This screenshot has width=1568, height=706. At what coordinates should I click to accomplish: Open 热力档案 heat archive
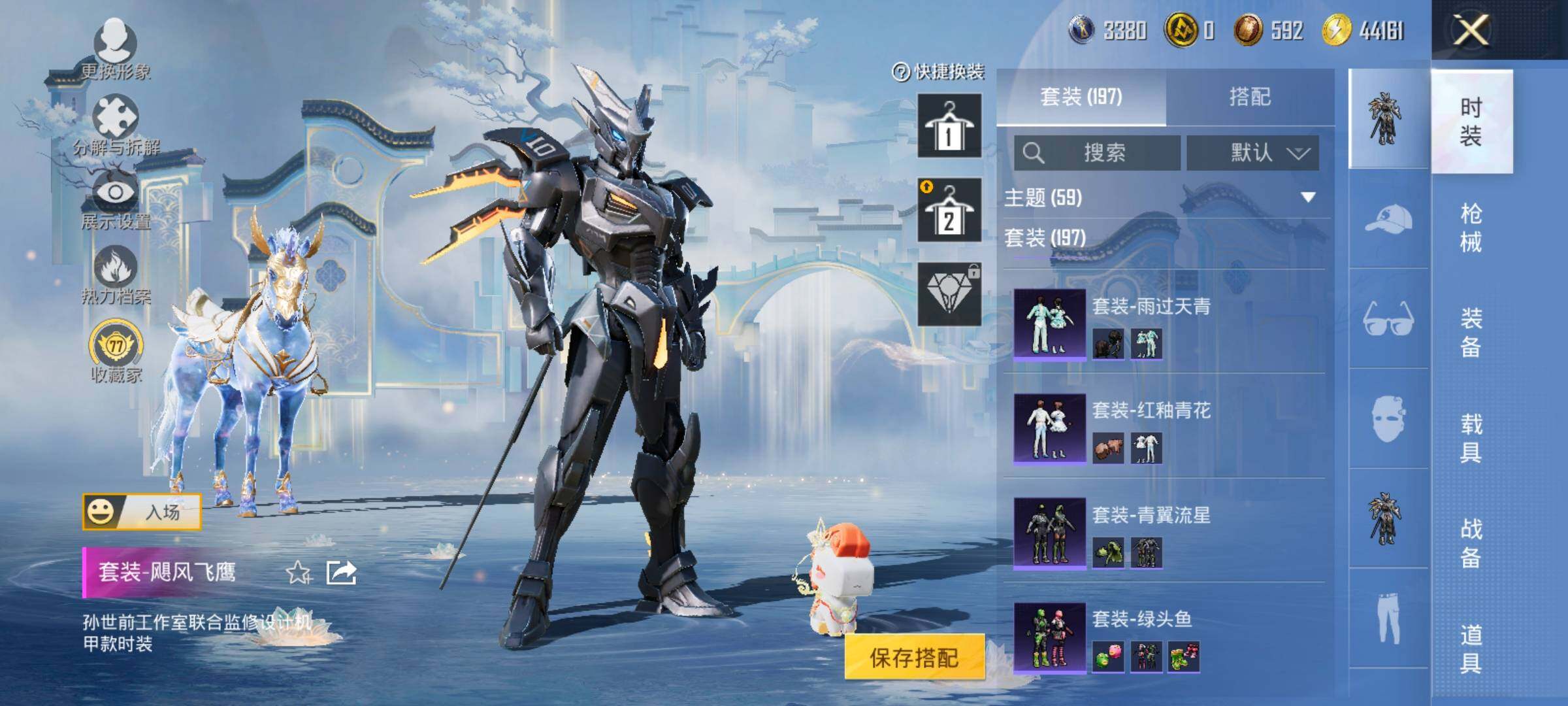[116, 275]
